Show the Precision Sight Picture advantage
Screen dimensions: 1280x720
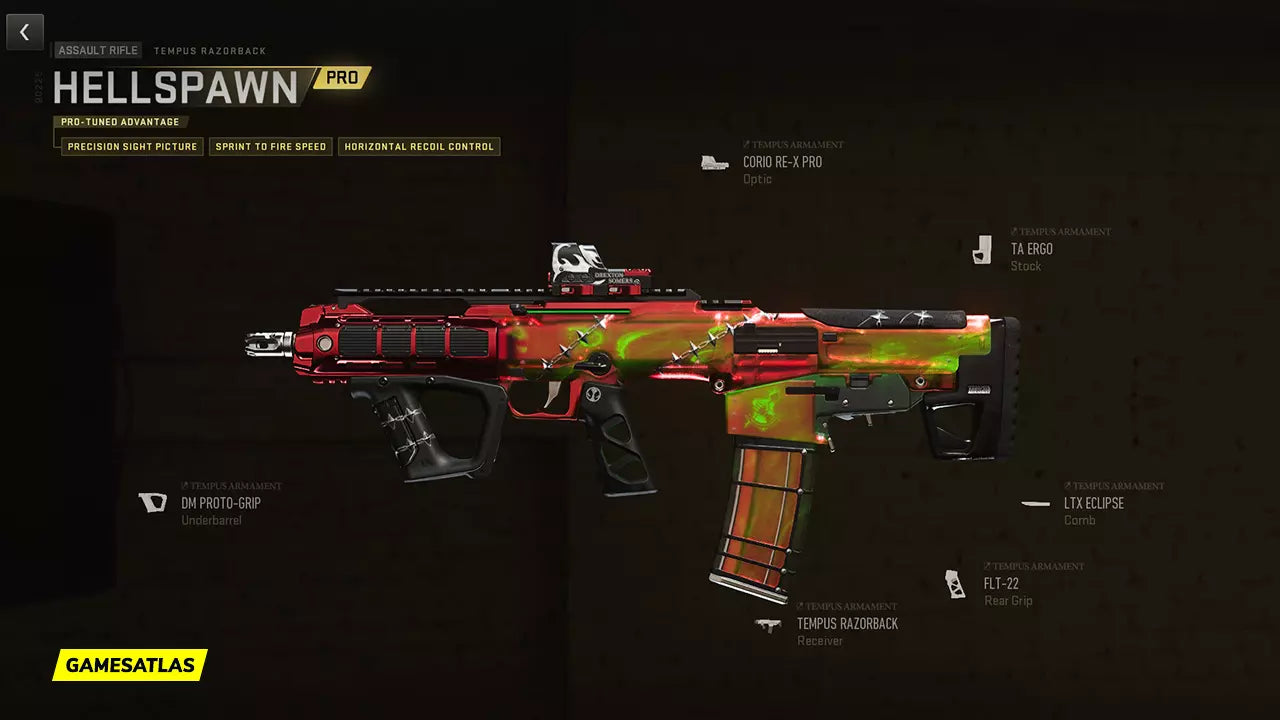pos(133,147)
